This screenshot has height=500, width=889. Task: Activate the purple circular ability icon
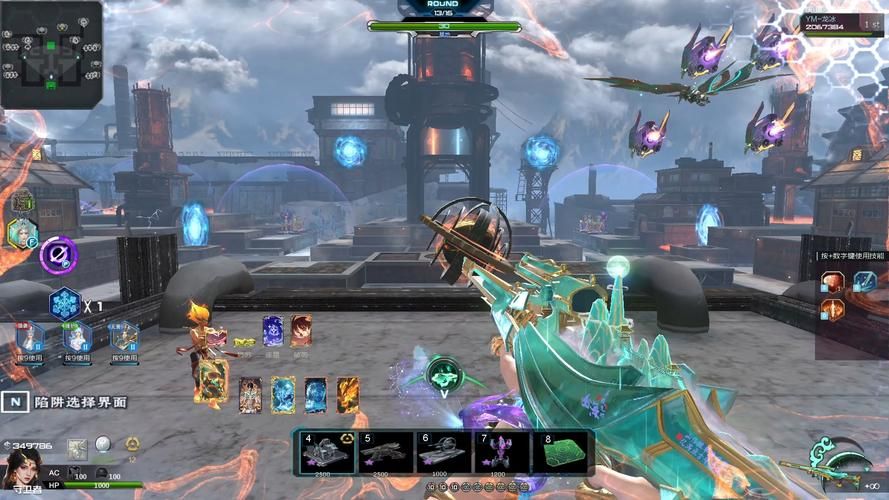pyautogui.click(x=58, y=255)
